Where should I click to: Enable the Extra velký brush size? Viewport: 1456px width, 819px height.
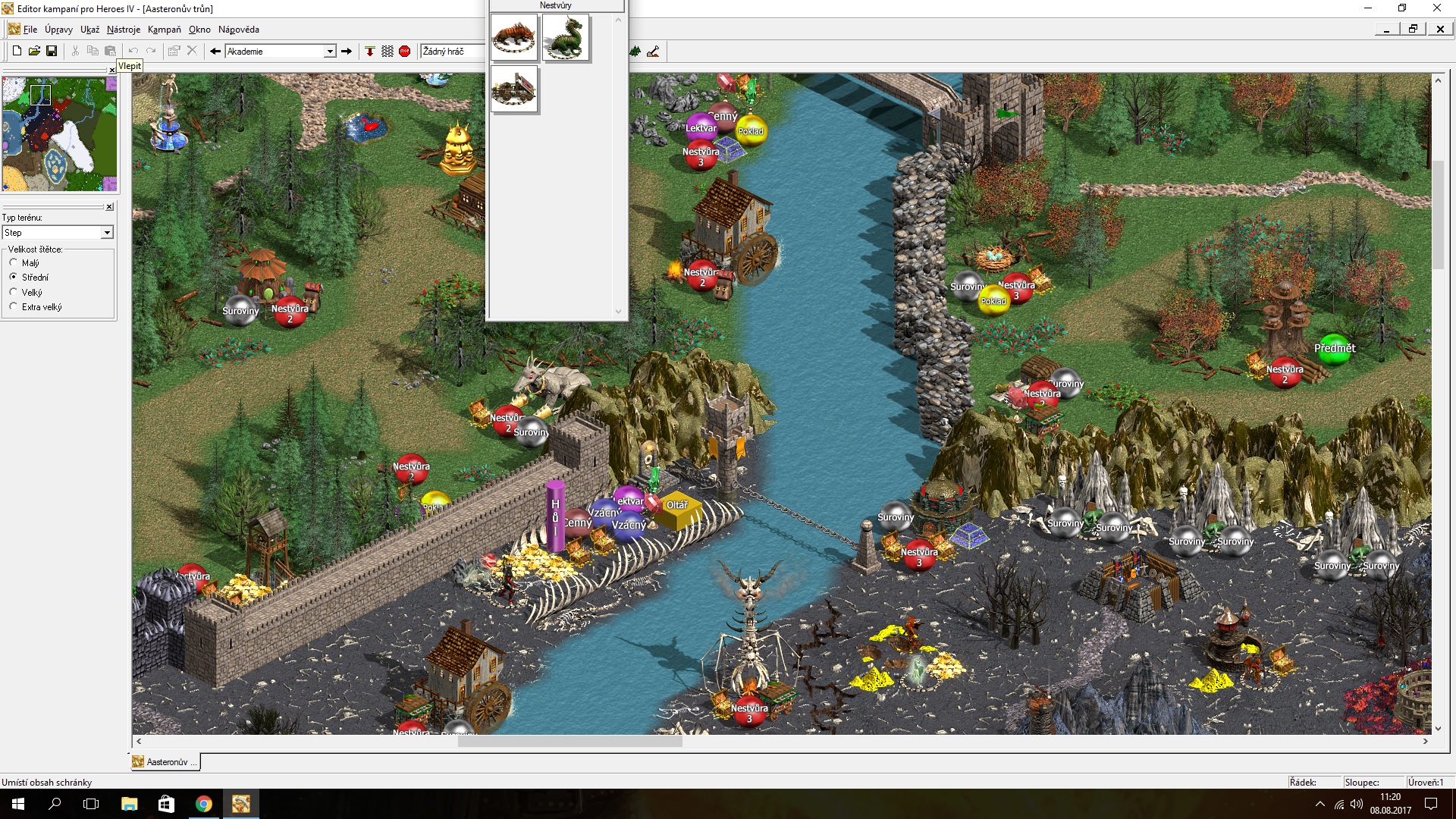coord(13,306)
